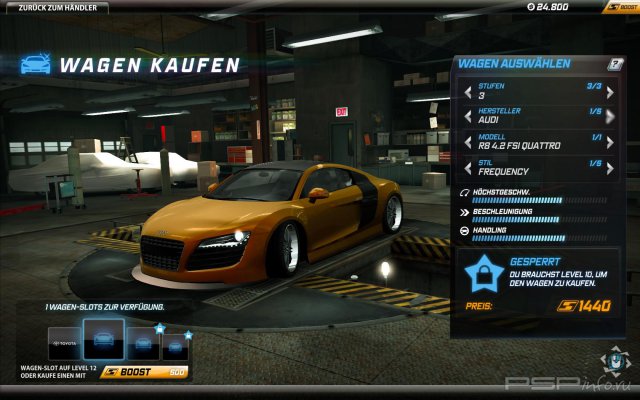The width and height of the screenshot is (640, 400).
Task: Cycle Stil back from Frequency
Action: [467, 169]
